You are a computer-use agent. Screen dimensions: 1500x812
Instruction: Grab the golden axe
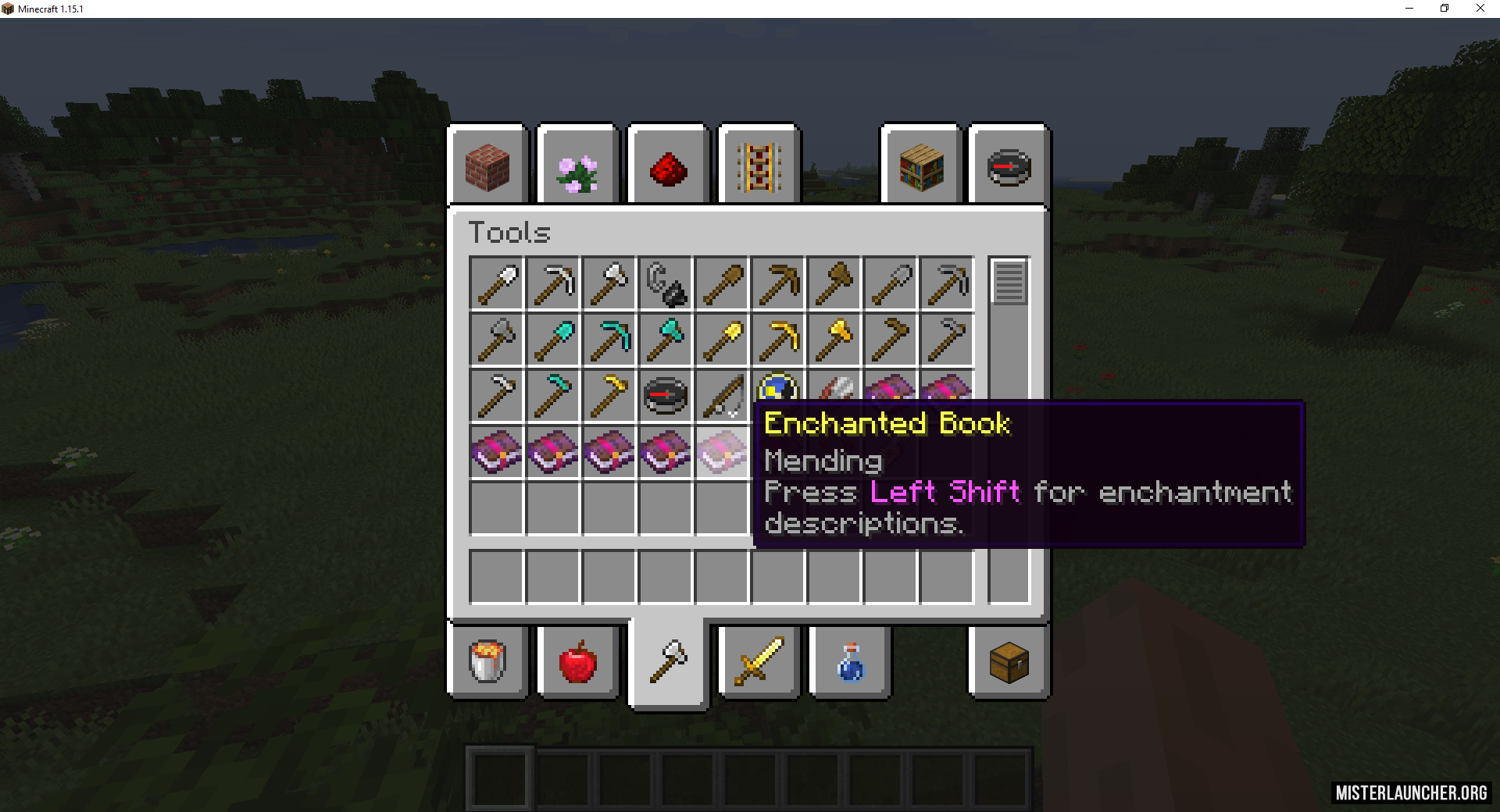tap(834, 340)
